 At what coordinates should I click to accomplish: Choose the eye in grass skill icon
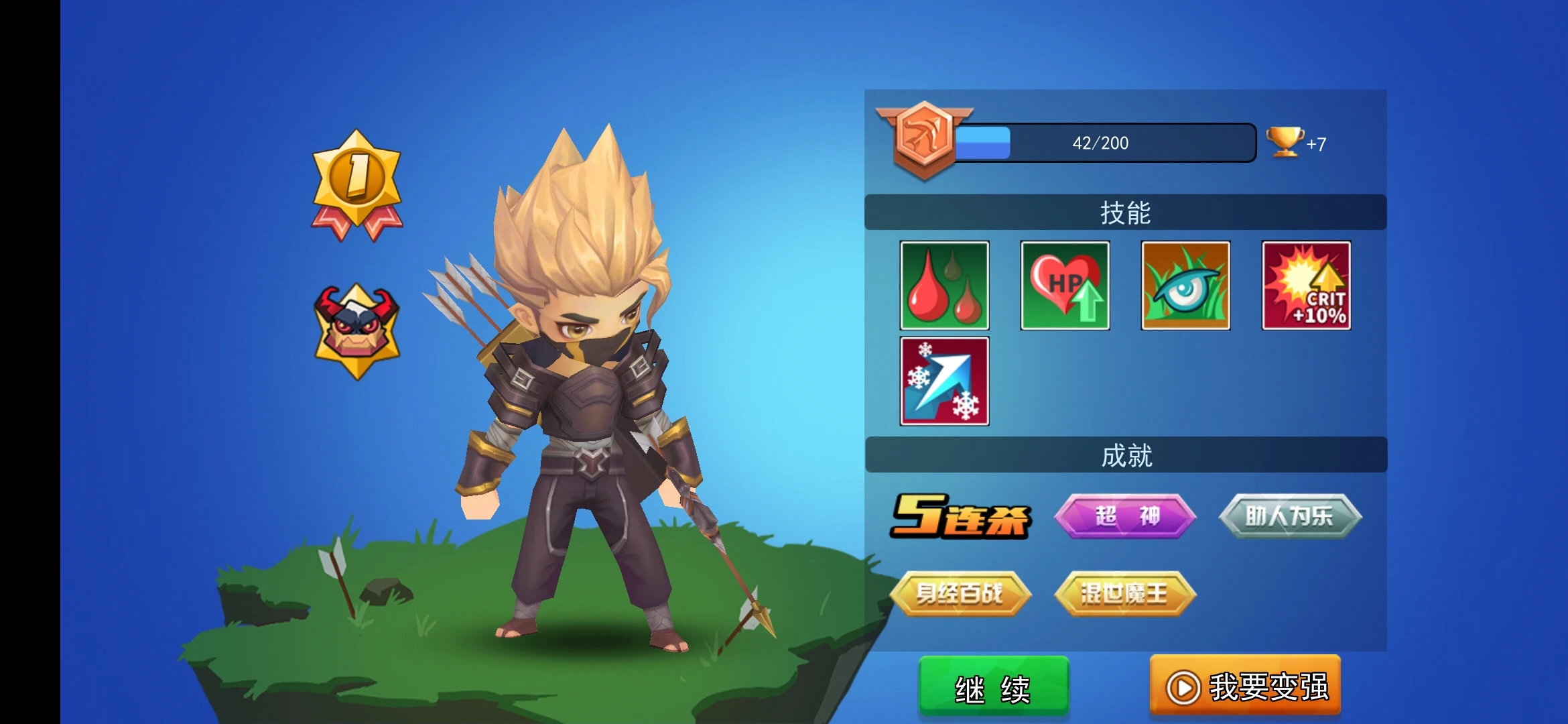point(1185,286)
